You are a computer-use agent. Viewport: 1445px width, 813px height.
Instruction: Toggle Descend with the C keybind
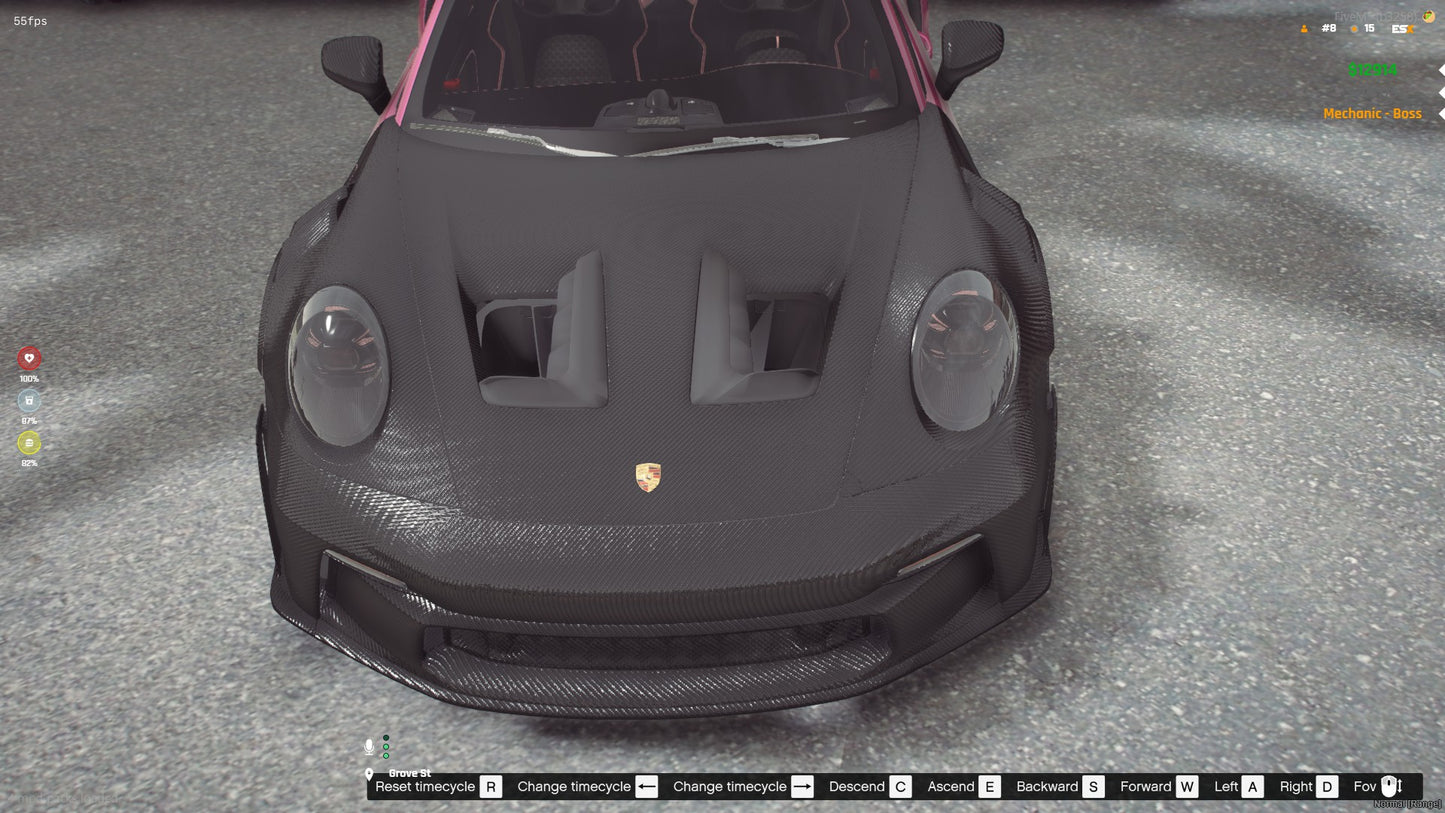click(900, 786)
